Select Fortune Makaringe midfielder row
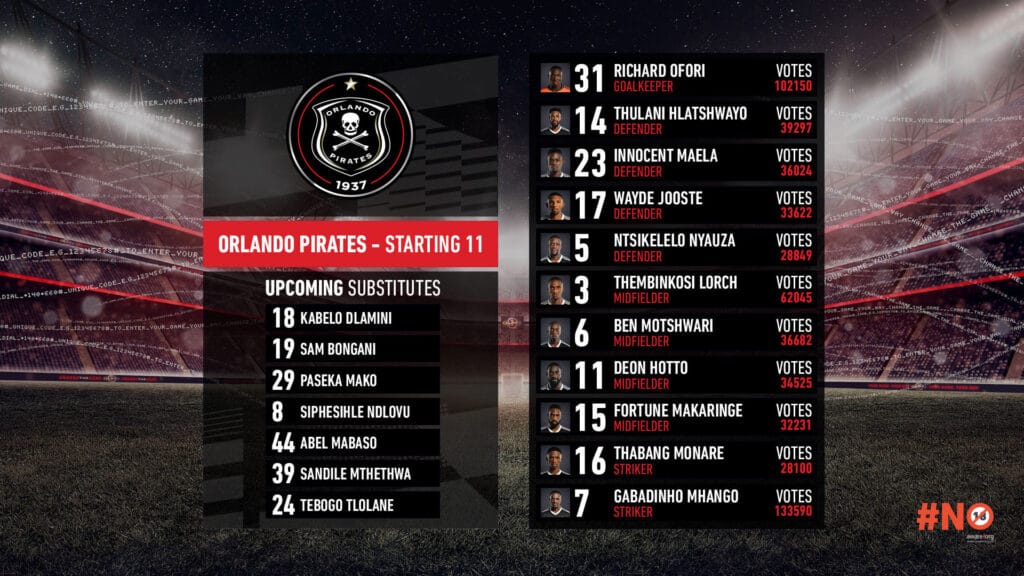 click(677, 416)
